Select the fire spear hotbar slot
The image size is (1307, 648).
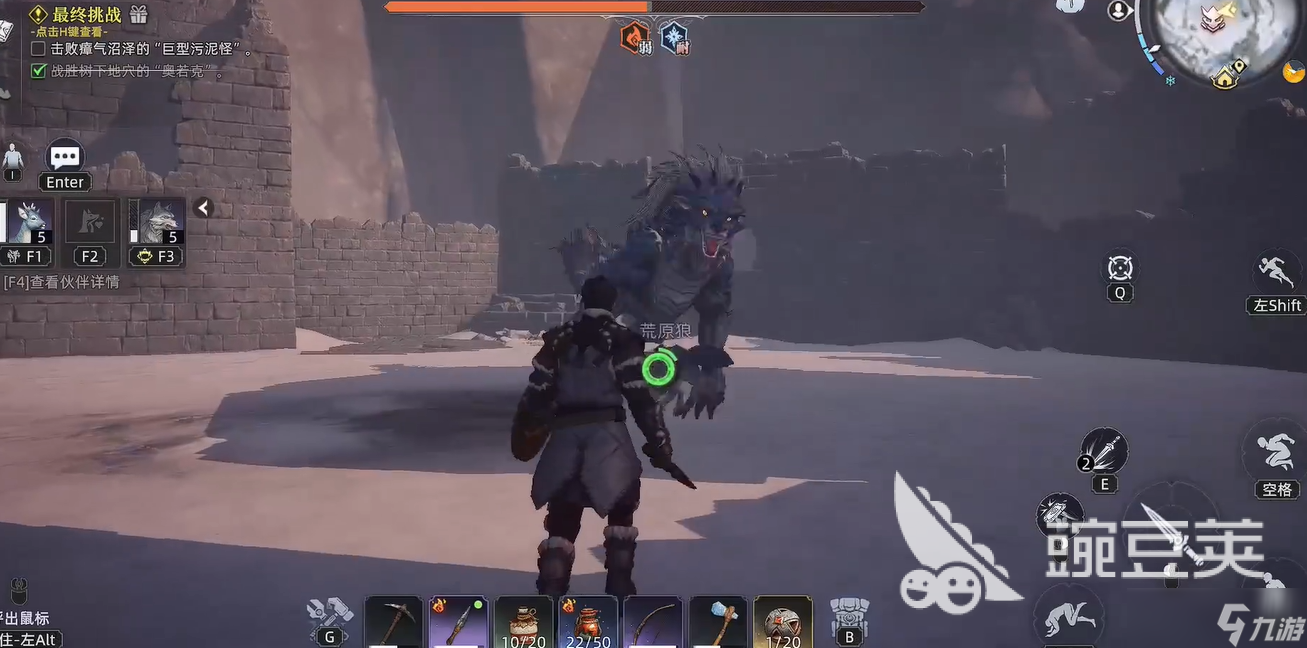(458, 622)
